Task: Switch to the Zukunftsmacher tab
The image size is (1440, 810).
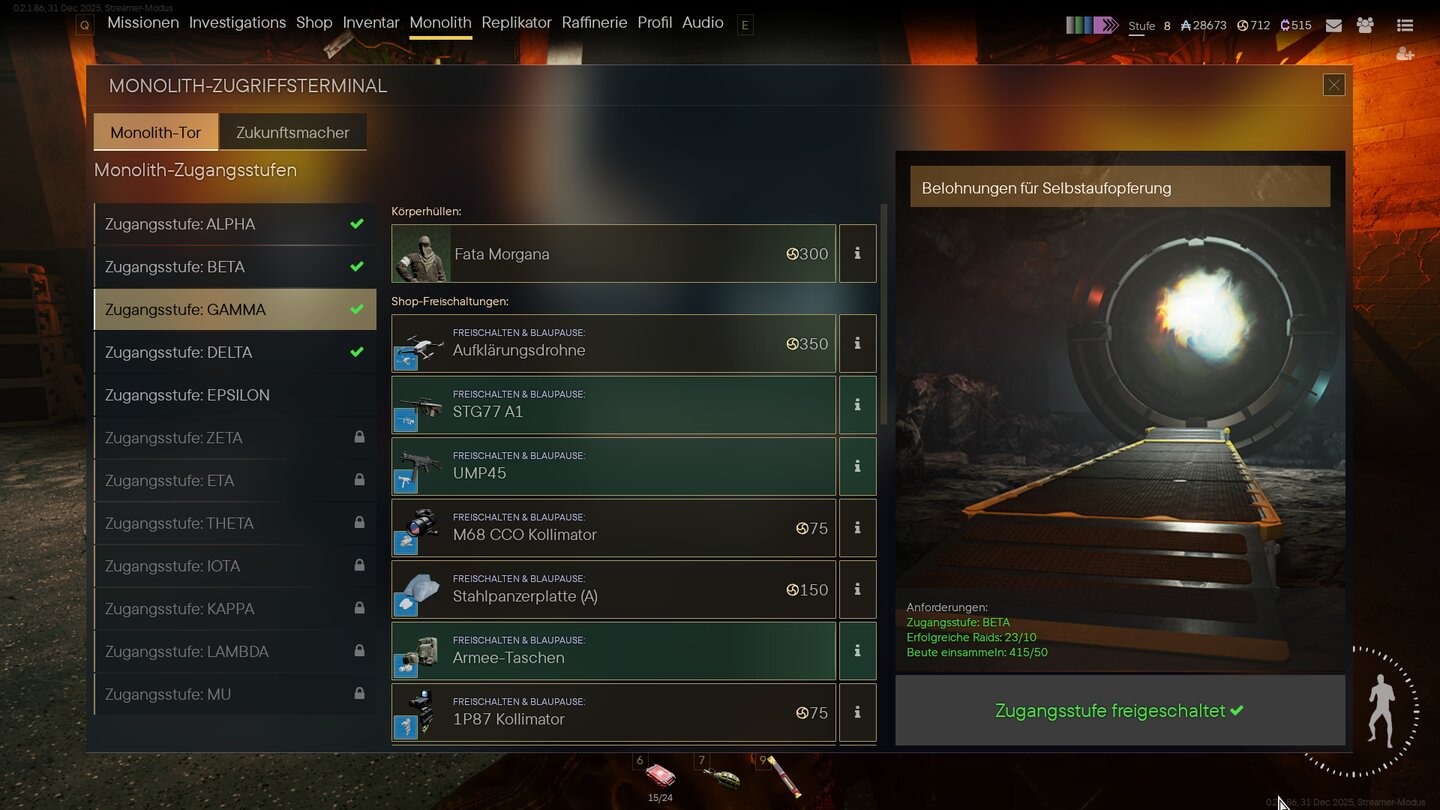Action: click(293, 132)
